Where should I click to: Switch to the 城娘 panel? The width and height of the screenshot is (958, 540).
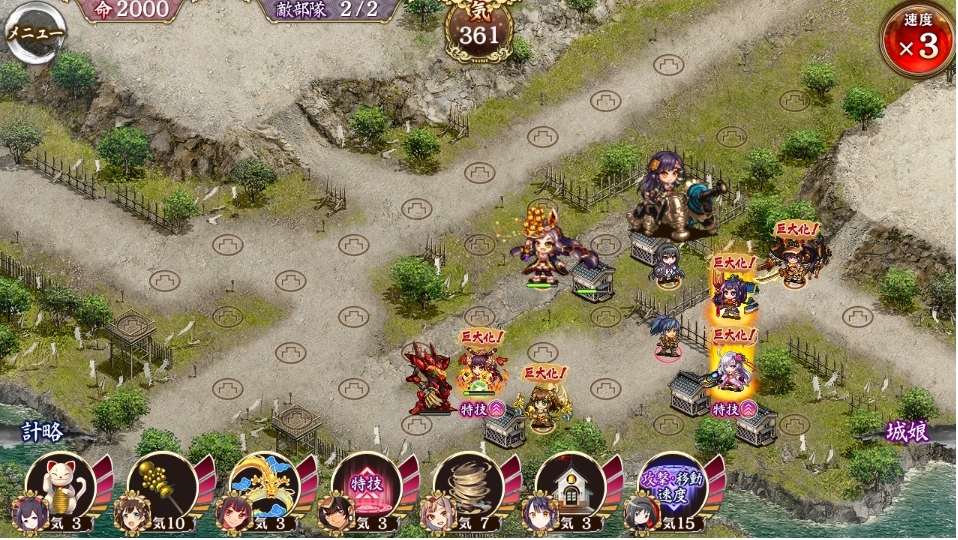point(908,432)
